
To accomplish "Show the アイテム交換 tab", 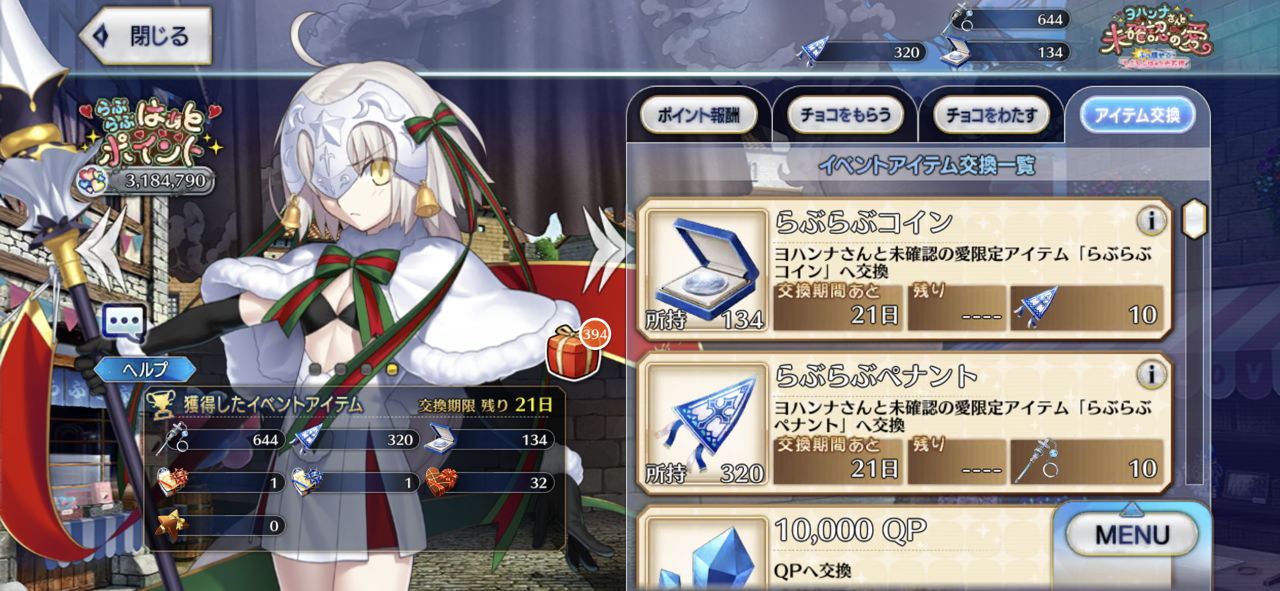I will [1137, 116].
